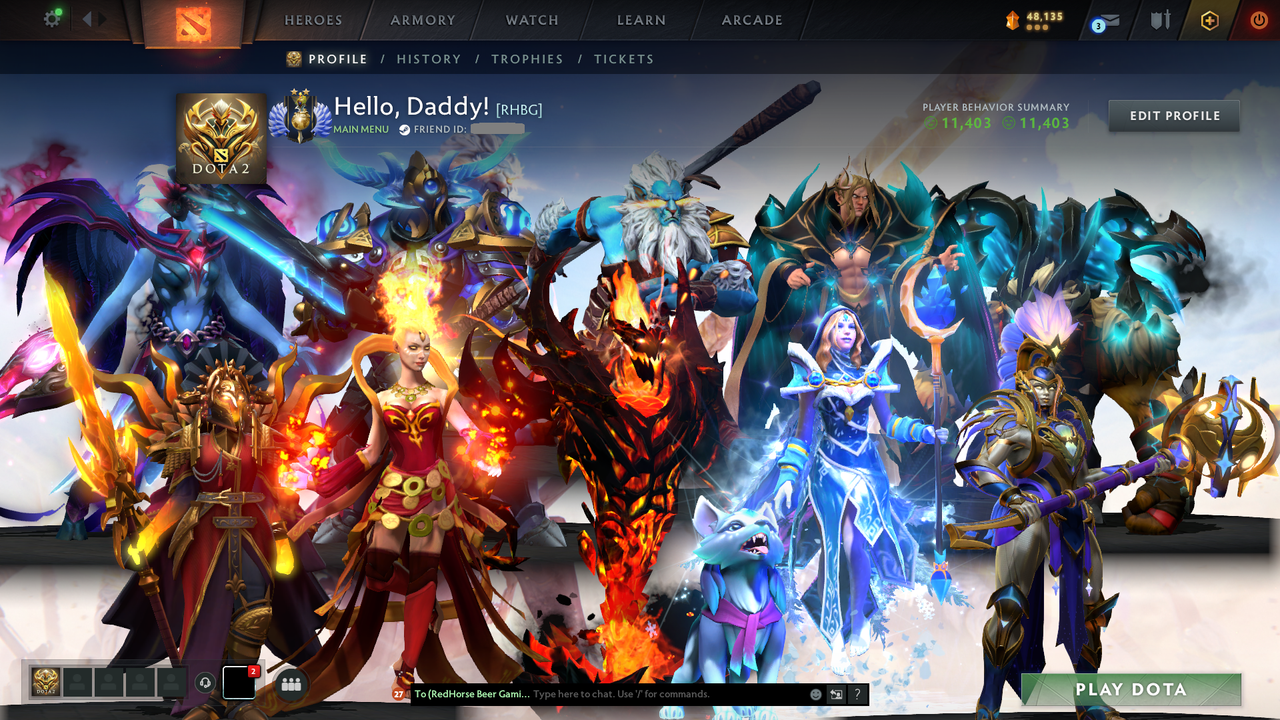Open the WATCH menu
The height and width of the screenshot is (720, 1280).
tap(531, 20)
